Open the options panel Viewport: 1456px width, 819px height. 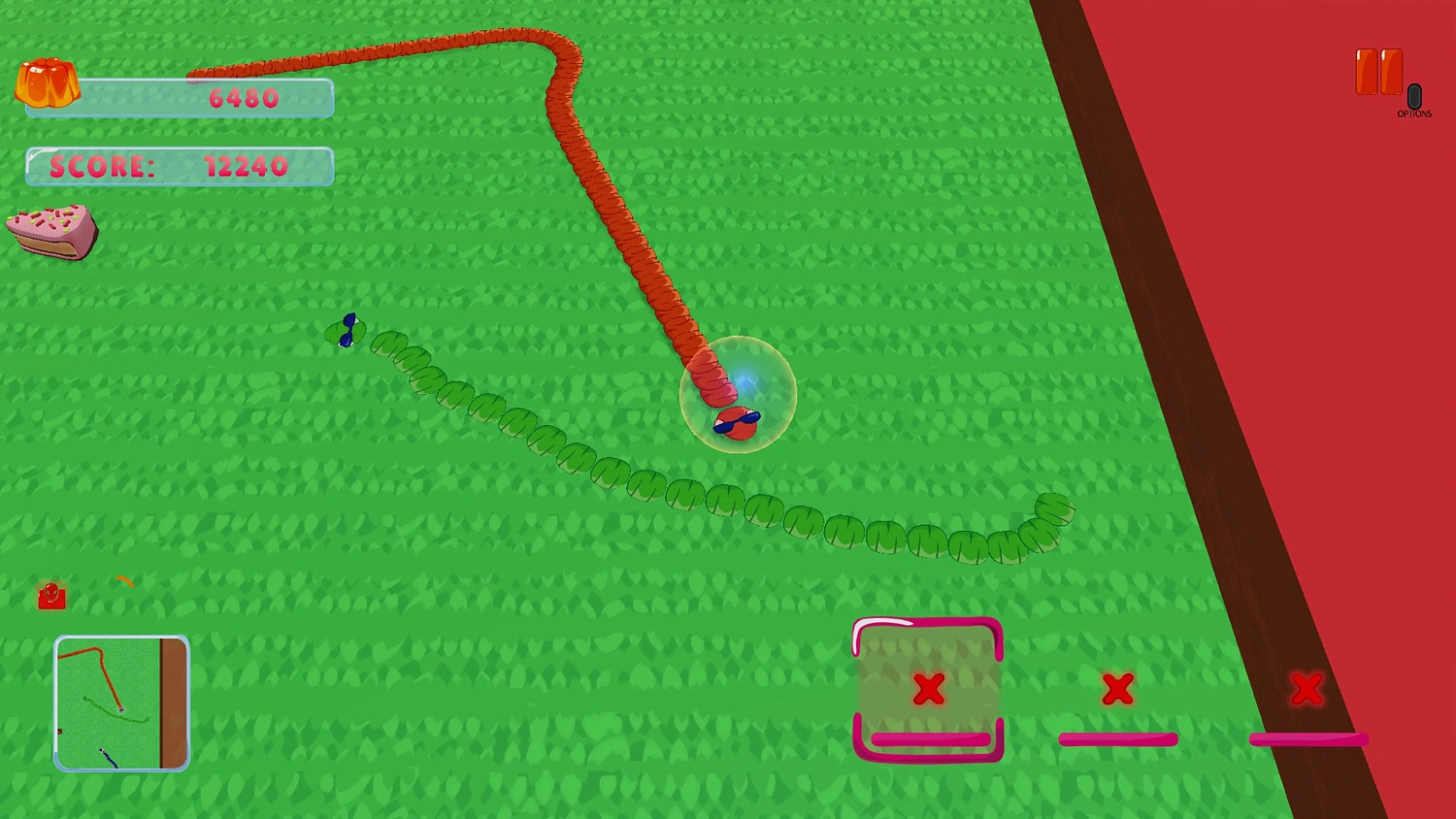click(x=1413, y=95)
